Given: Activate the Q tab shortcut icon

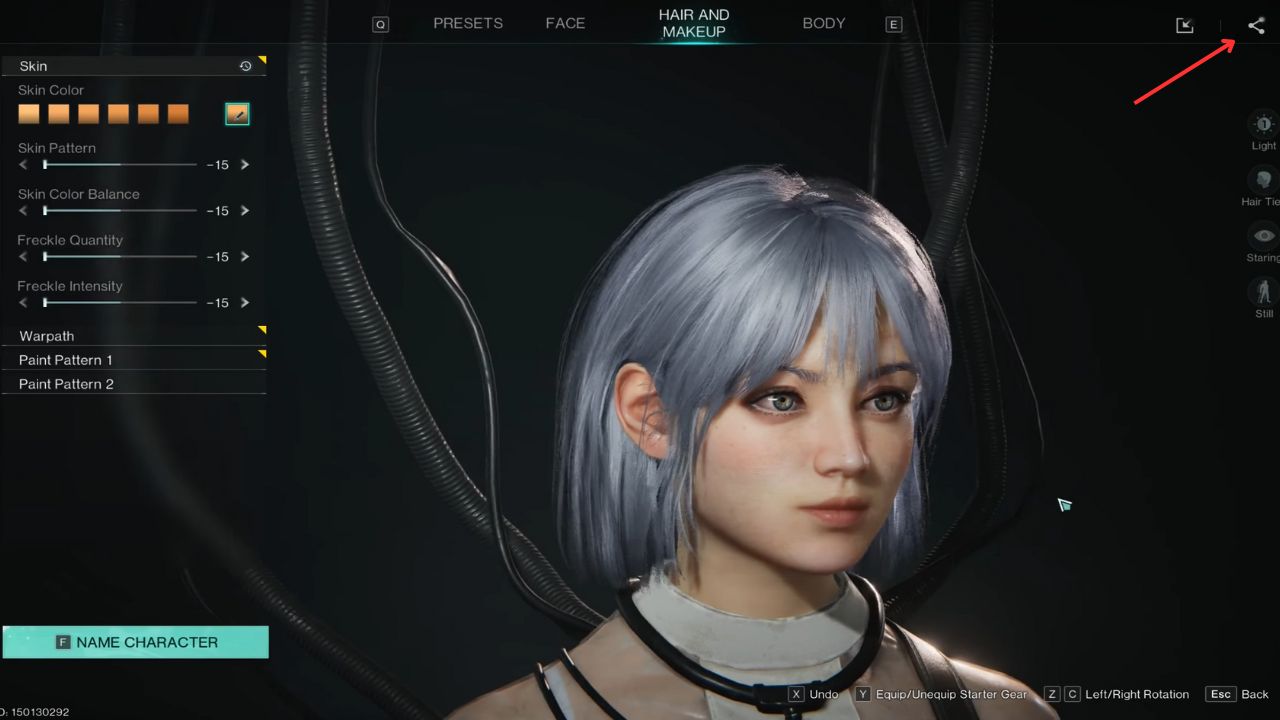Looking at the screenshot, I should 380,23.
